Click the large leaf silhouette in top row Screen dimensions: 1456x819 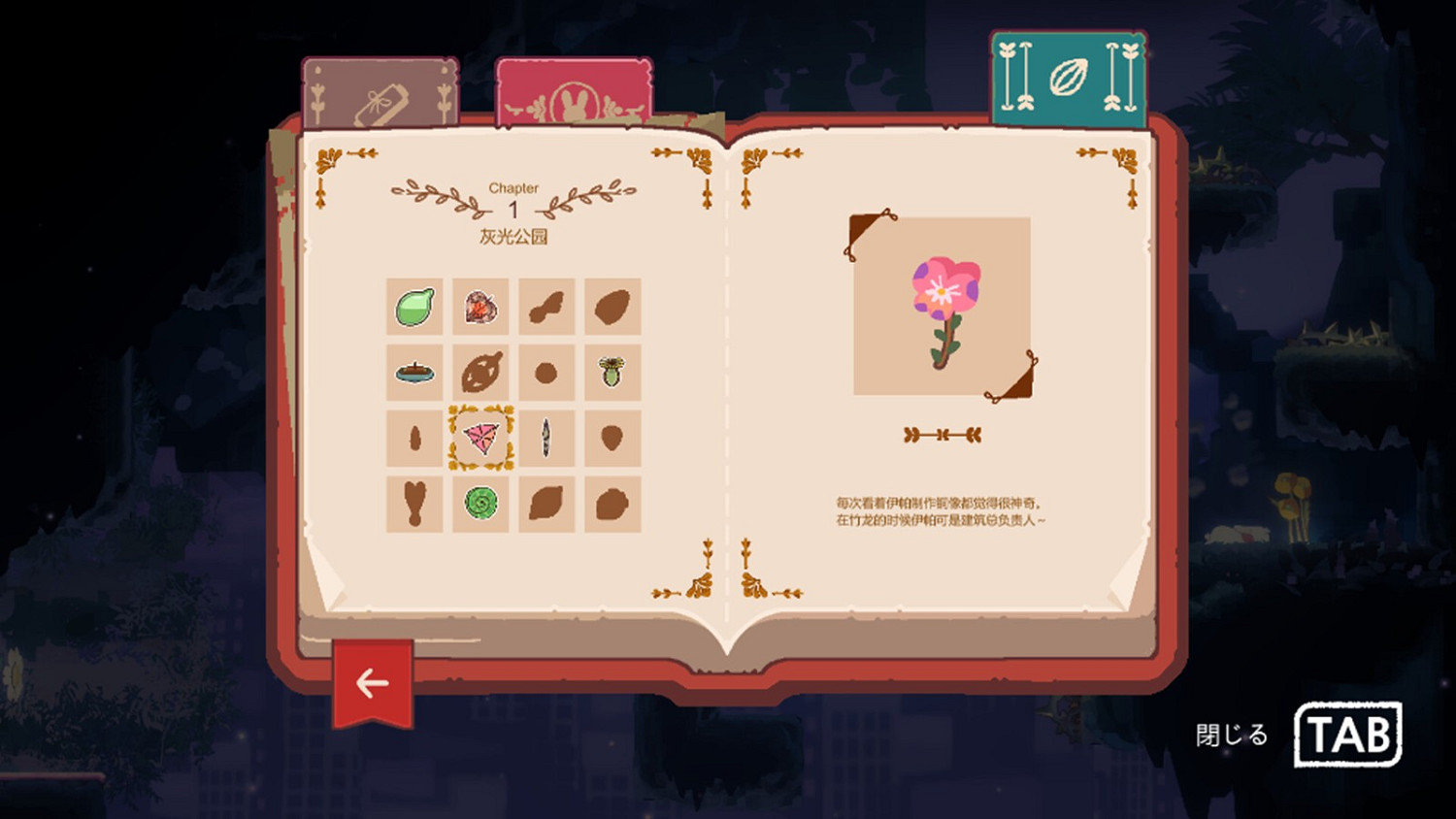[x=612, y=308]
